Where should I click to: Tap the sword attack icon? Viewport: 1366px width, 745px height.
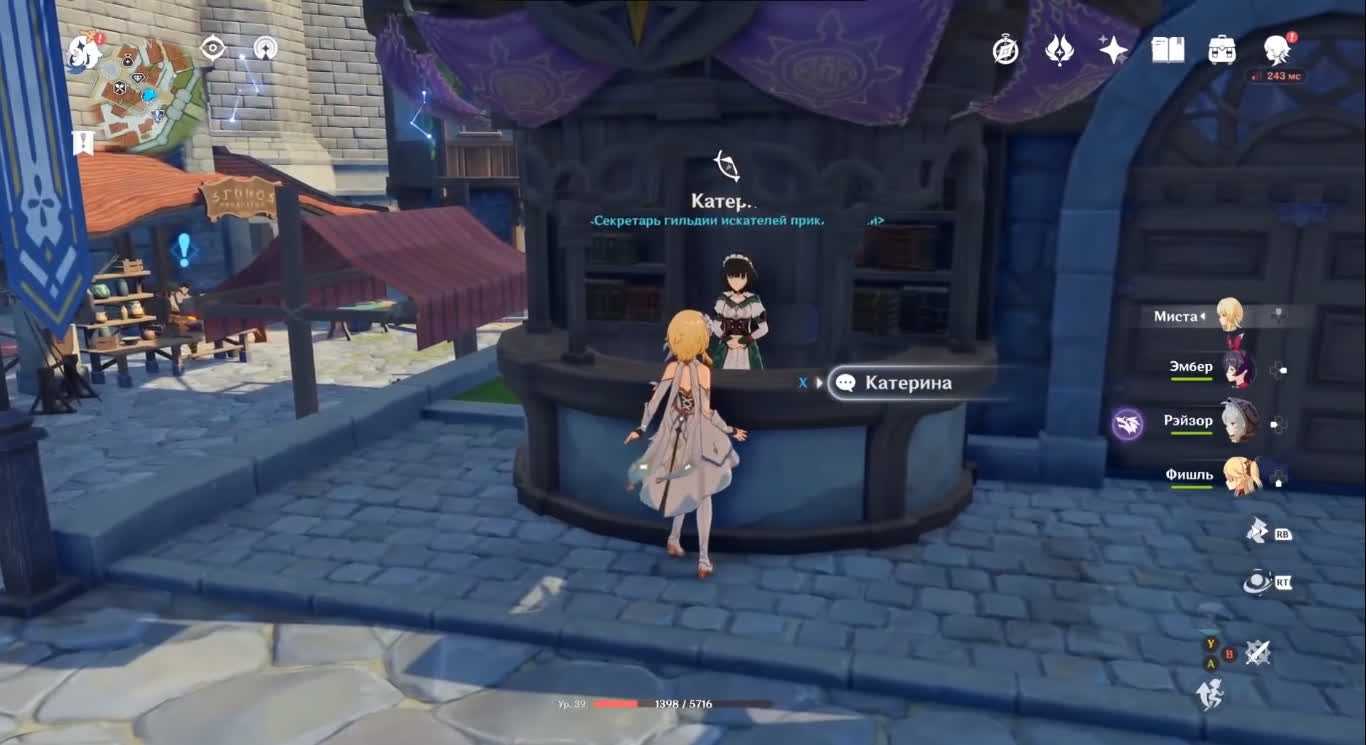1258,653
